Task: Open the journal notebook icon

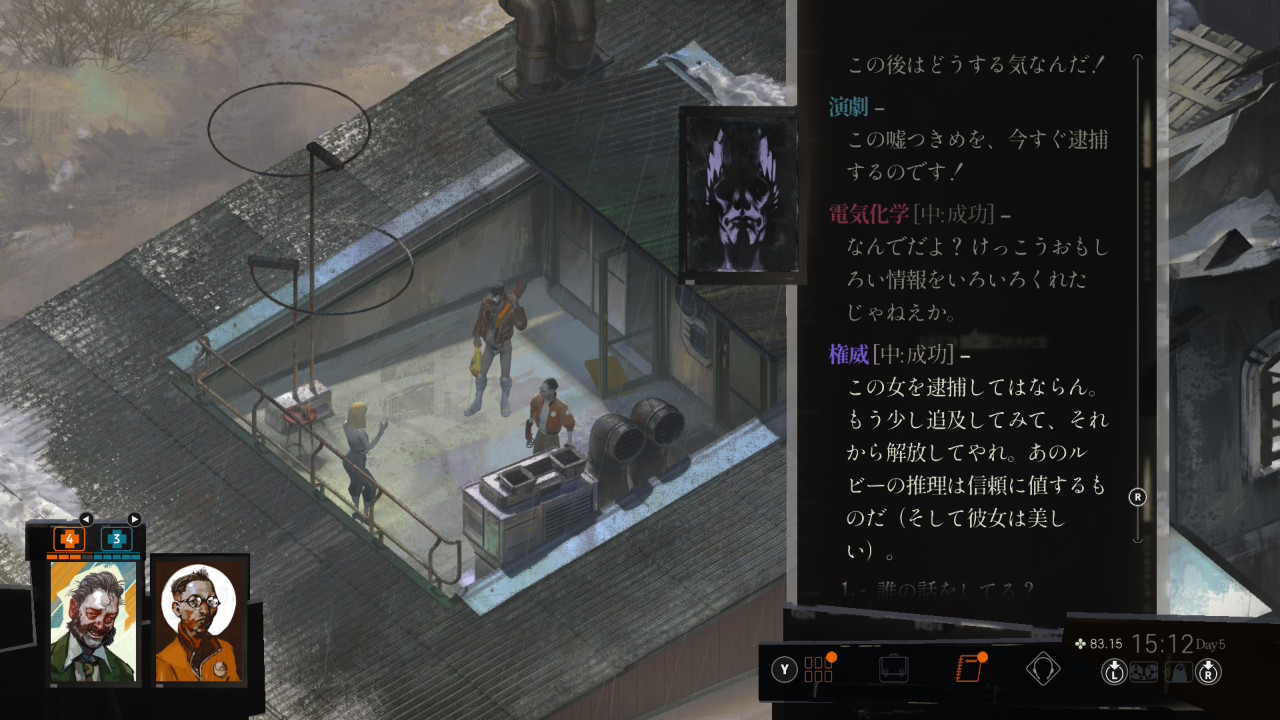Action: click(x=968, y=668)
